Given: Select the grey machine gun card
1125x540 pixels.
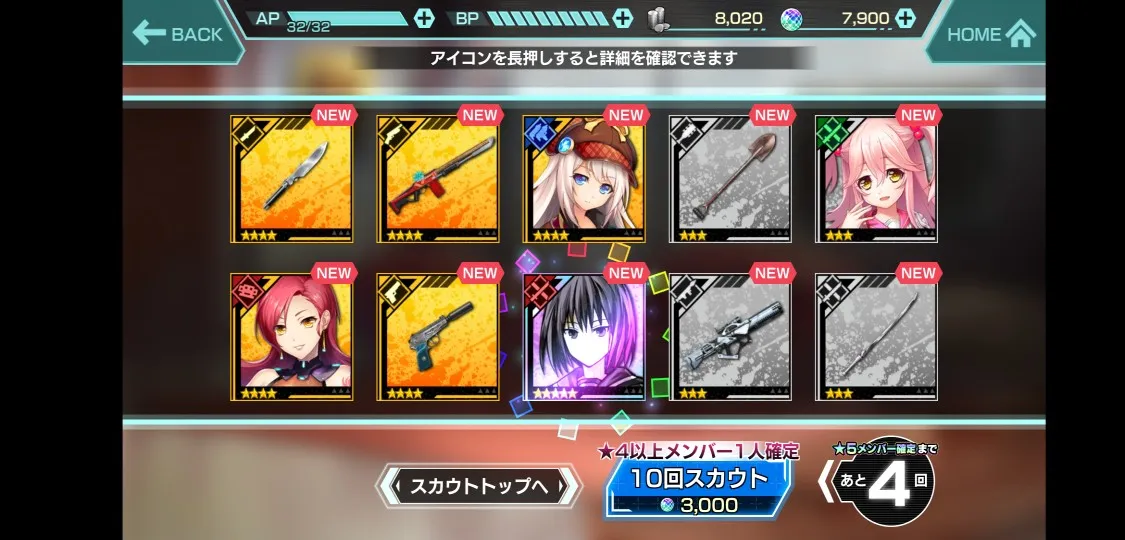Looking at the screenshot, I should click(x=730, y=338).
